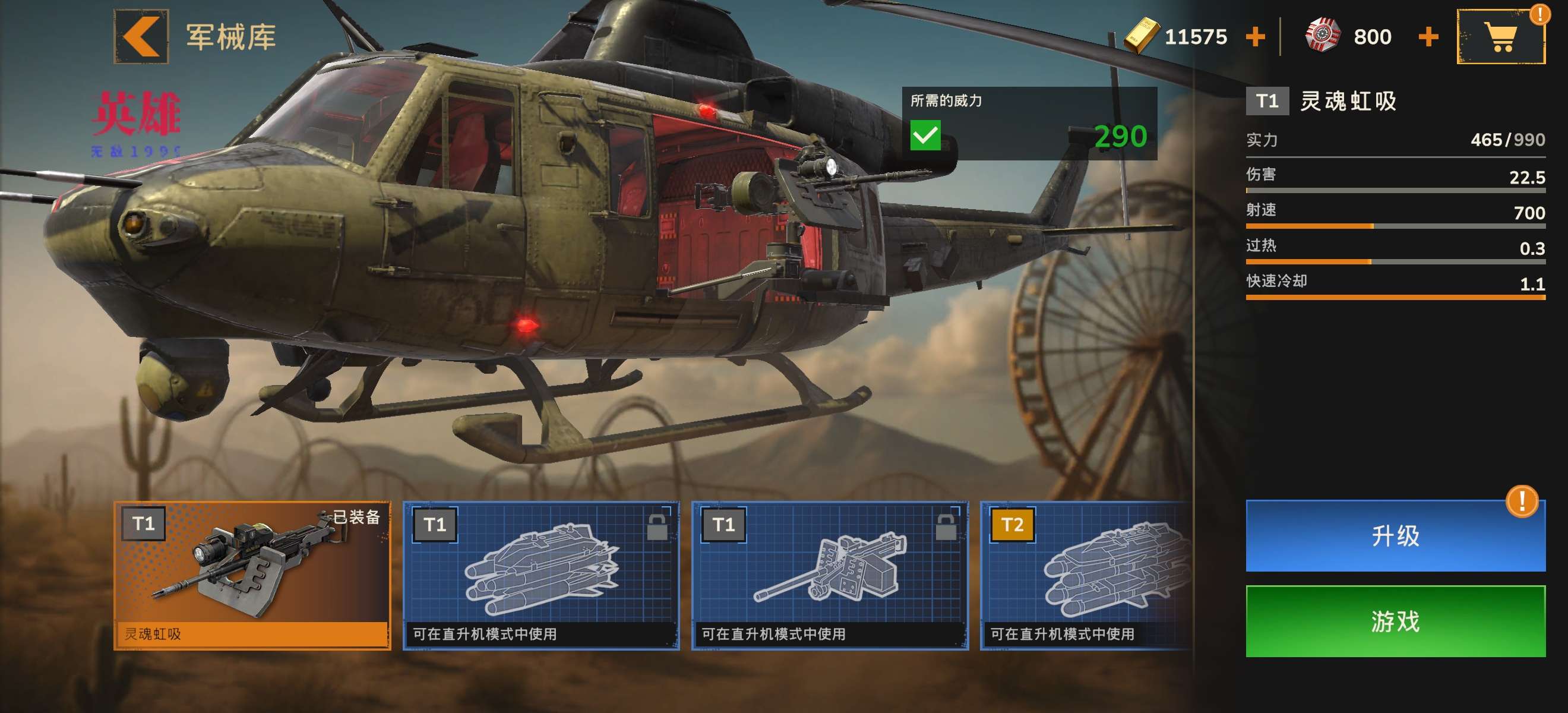Add more gold bars with the plus button
Viewport: 1568px width, 713px height.
click(1255, 37)
